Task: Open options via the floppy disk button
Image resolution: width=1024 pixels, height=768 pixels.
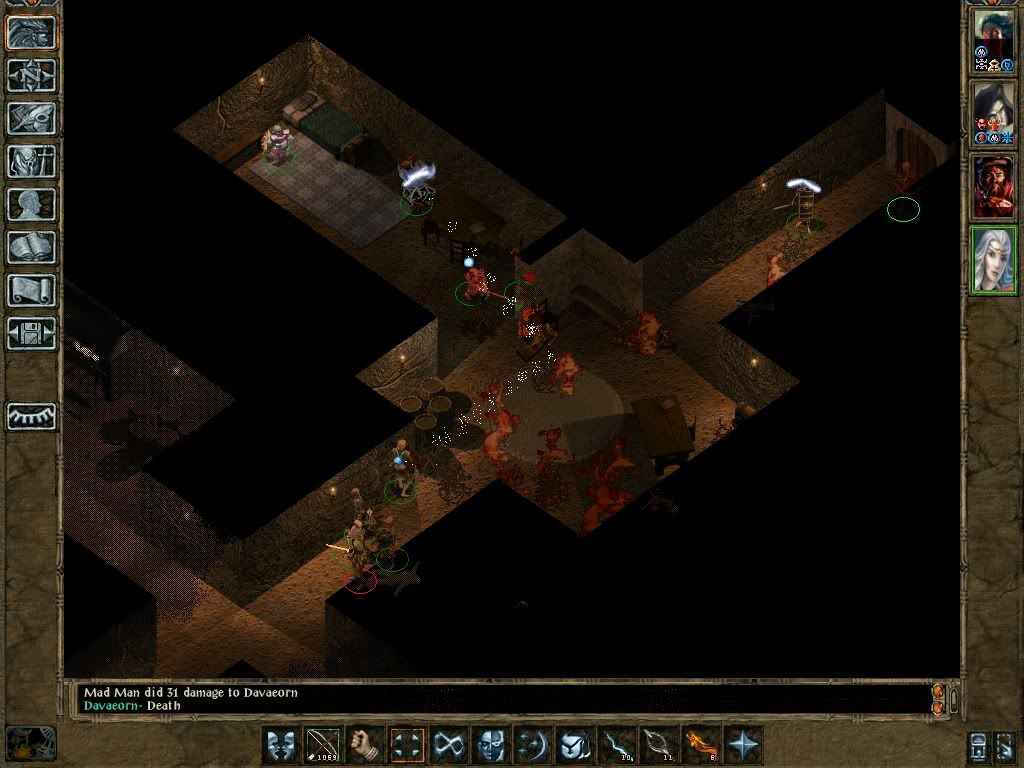Action: pyautogui.click(x=31, y=333)
